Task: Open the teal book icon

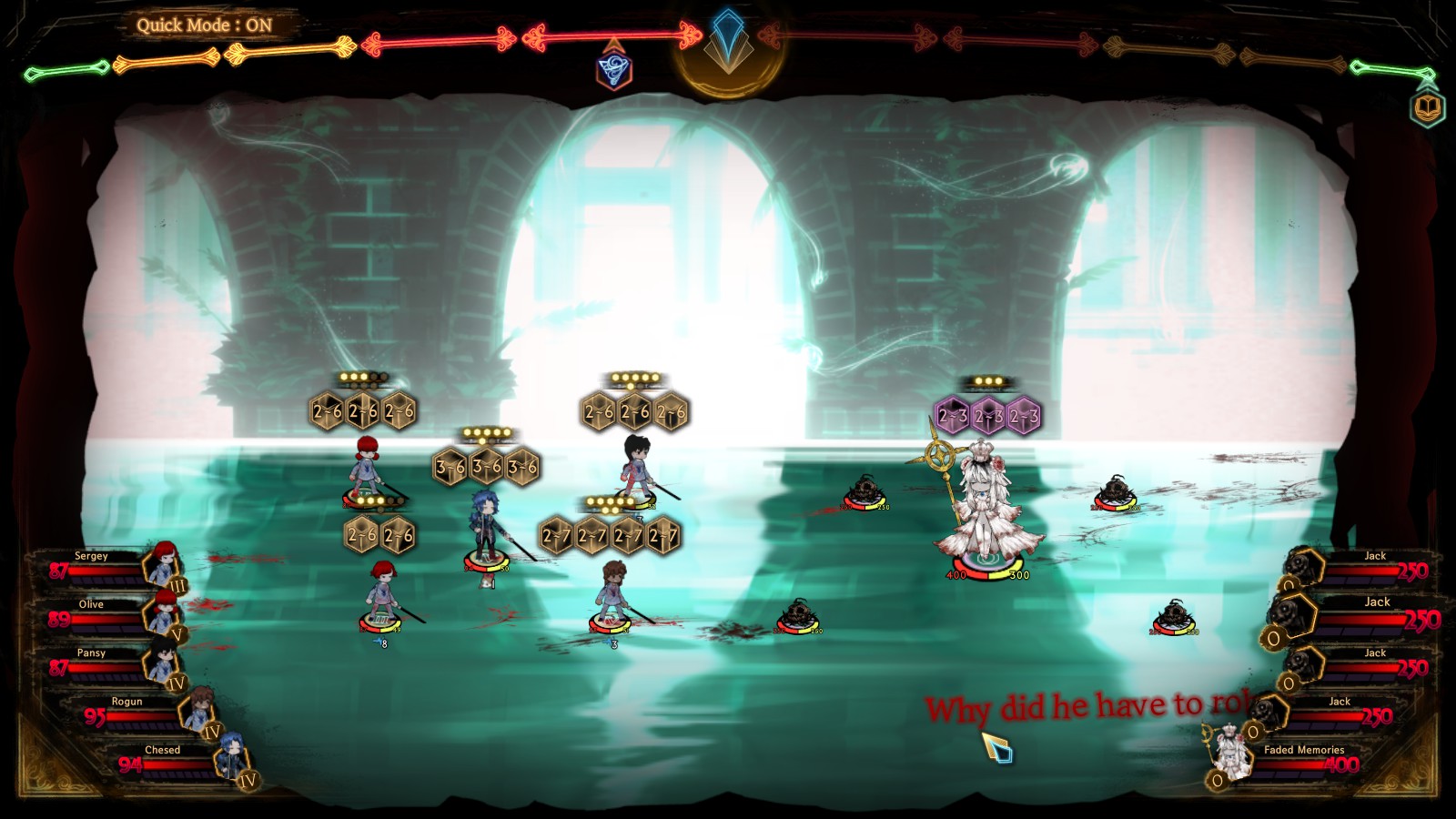Action: click(x=1428, y=108)
